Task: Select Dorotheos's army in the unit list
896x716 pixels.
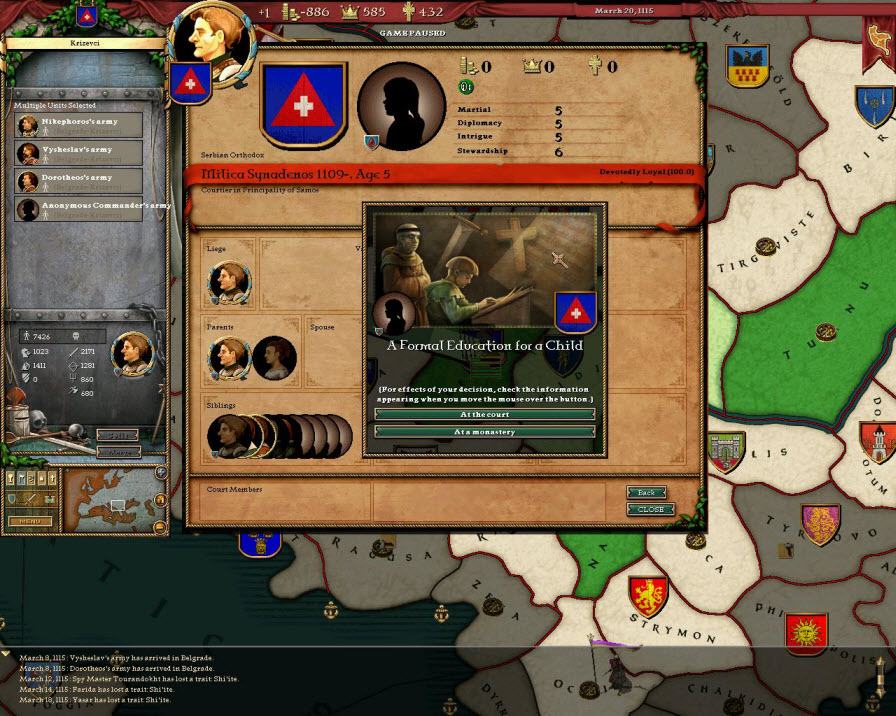Action: 79,181
